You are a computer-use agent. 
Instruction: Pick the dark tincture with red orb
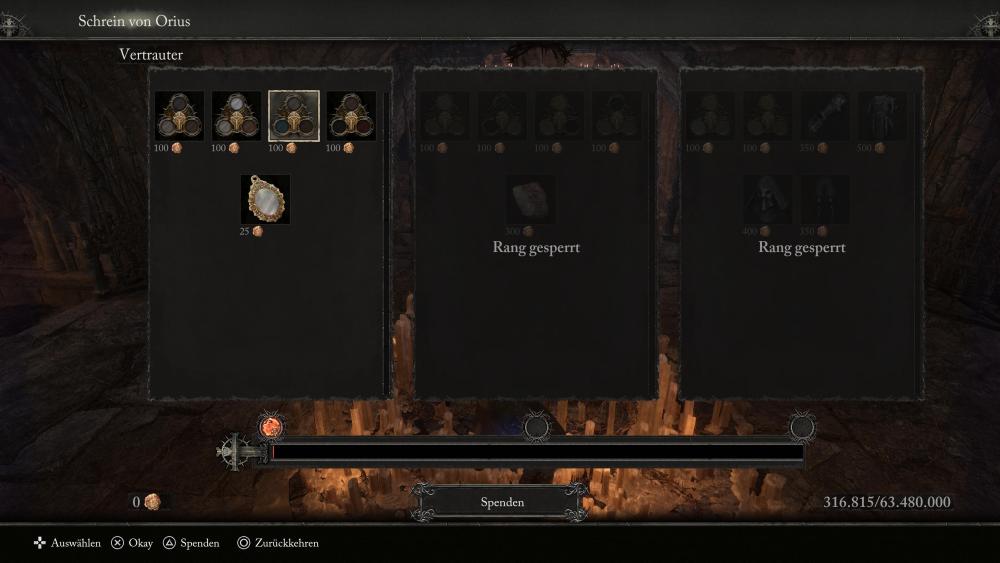[351, 116]
